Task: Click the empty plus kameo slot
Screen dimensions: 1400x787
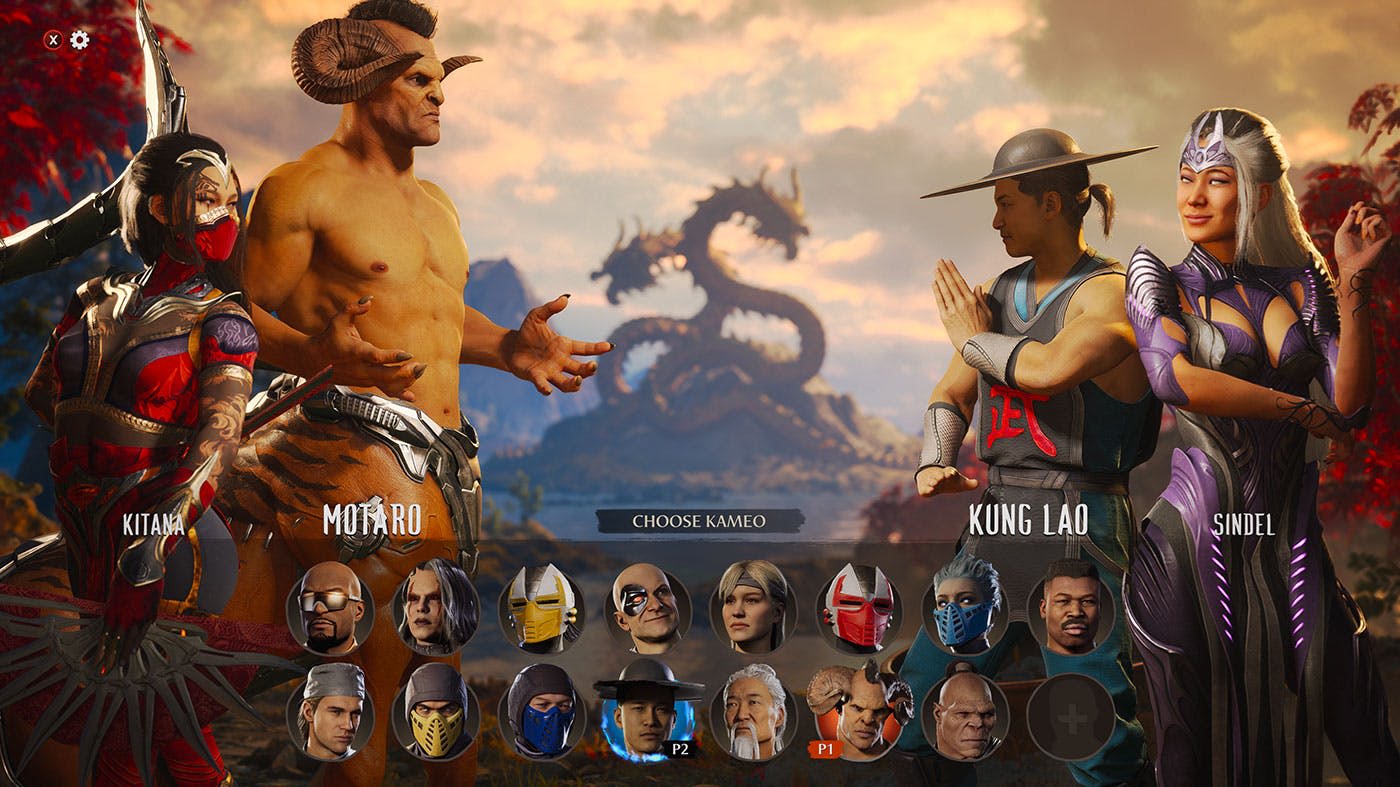Action: (1070, 715)
